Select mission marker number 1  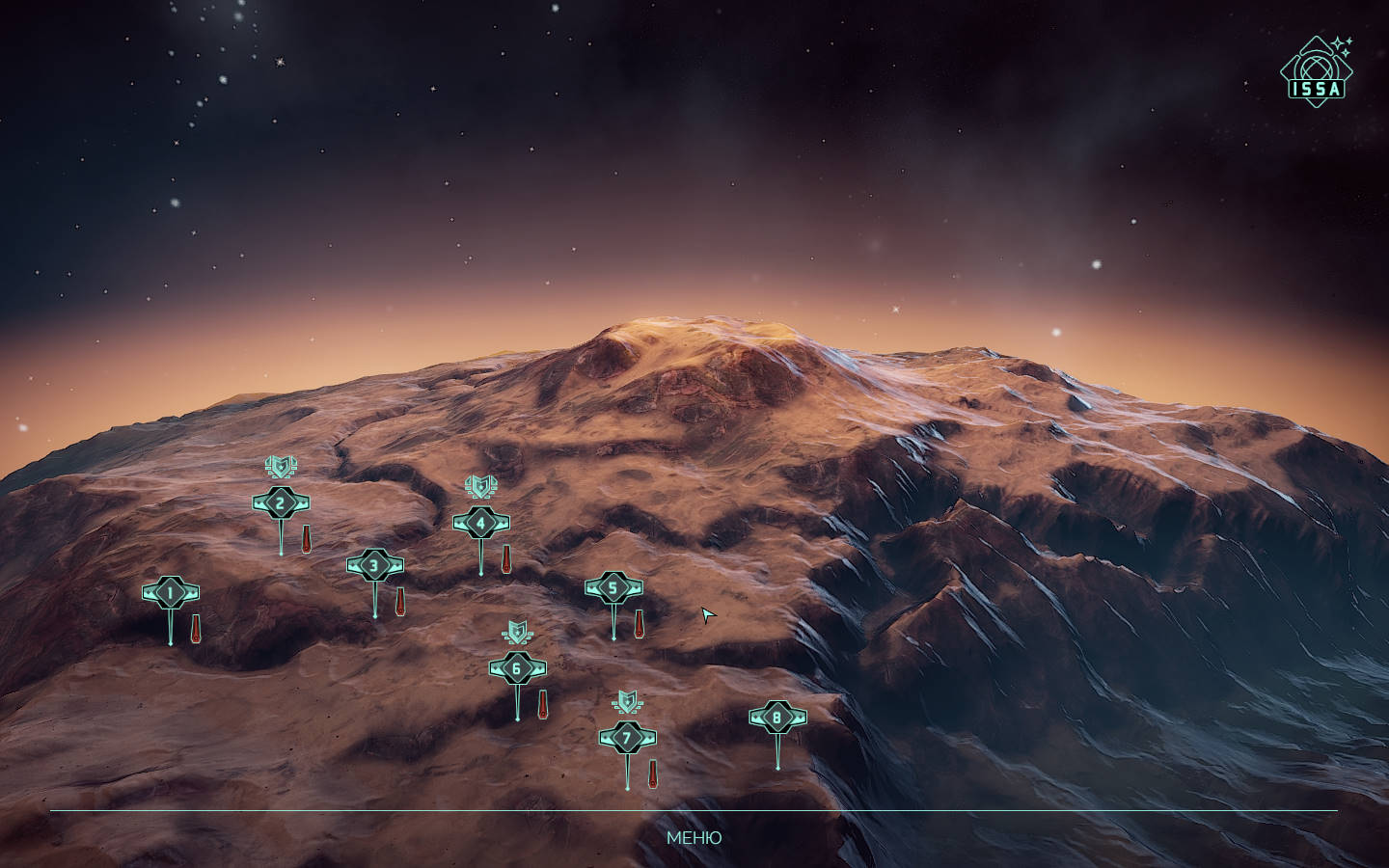pos(171,592)
